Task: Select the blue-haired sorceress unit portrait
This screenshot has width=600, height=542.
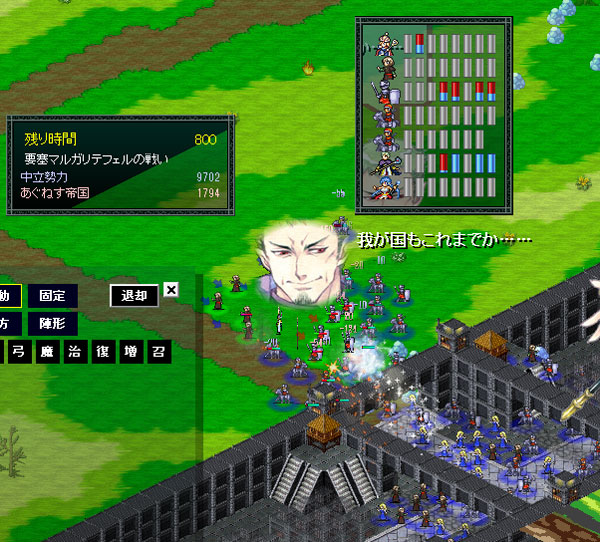Action: point(385,187)
